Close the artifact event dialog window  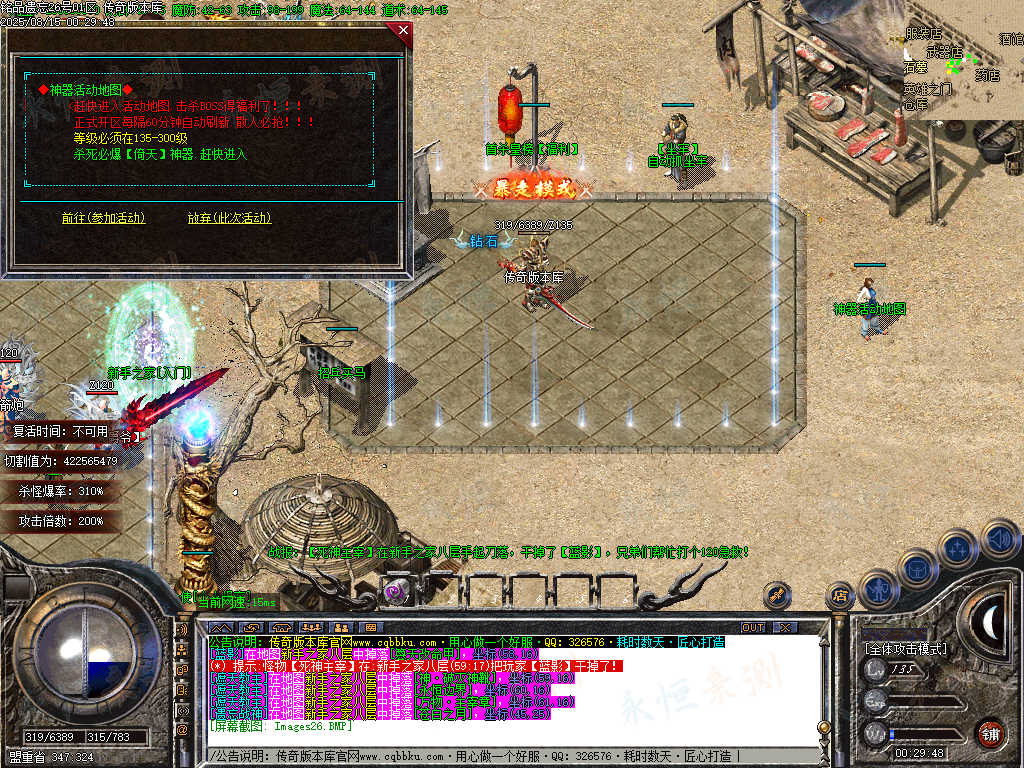click(403, 31)
